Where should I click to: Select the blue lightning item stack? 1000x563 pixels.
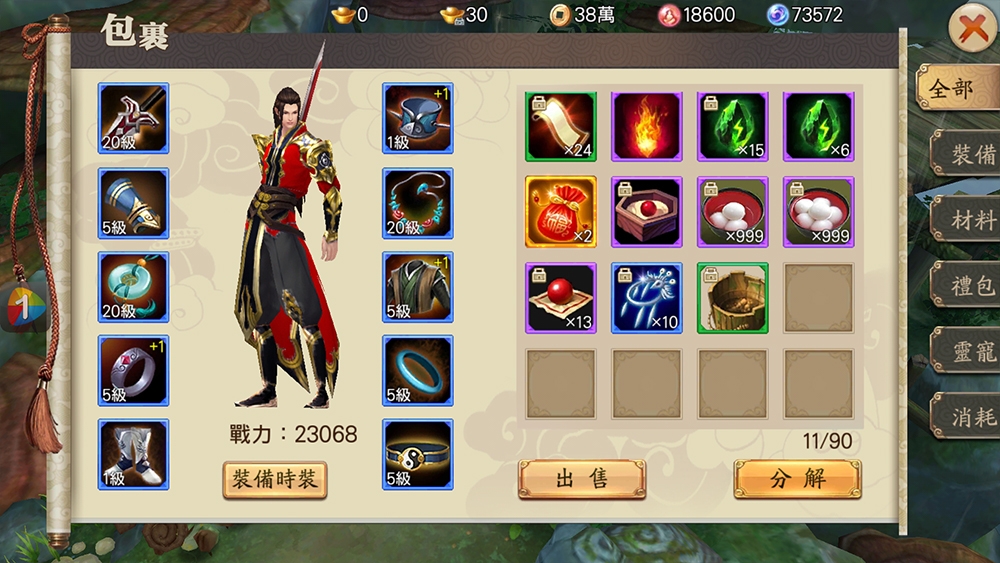(x=646, y=298)
